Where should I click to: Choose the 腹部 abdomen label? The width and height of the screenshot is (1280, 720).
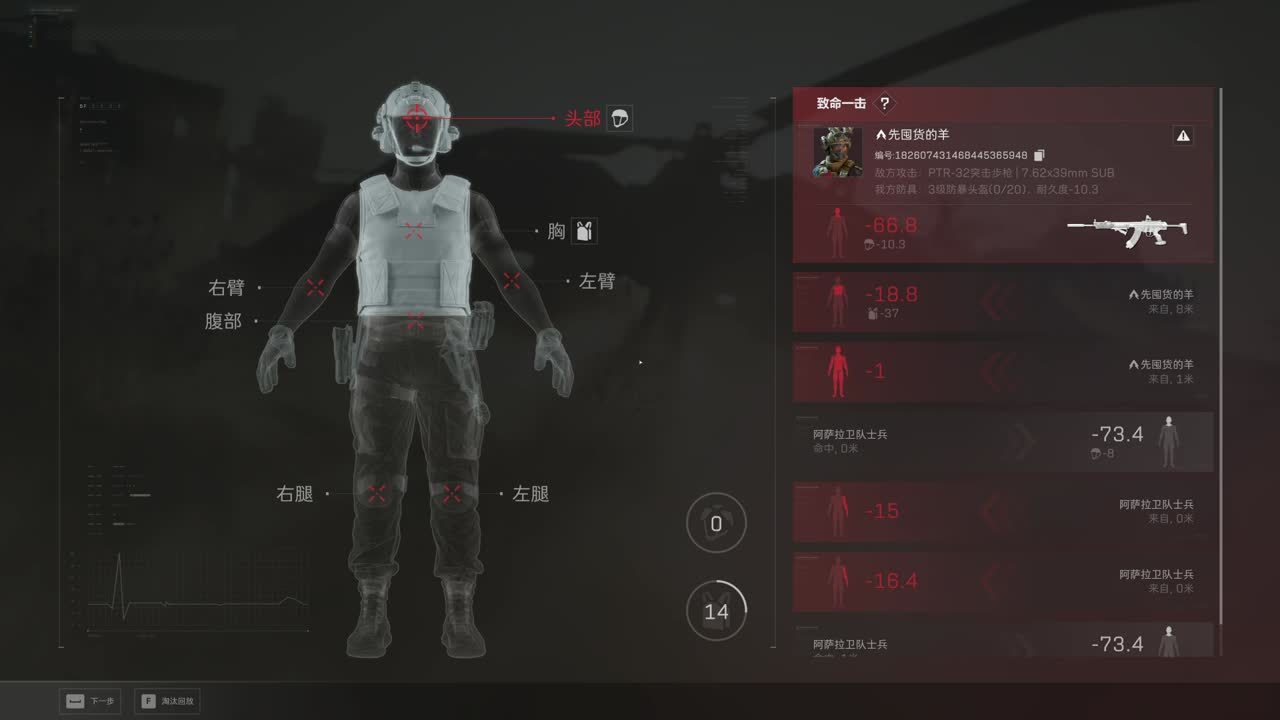223,322
